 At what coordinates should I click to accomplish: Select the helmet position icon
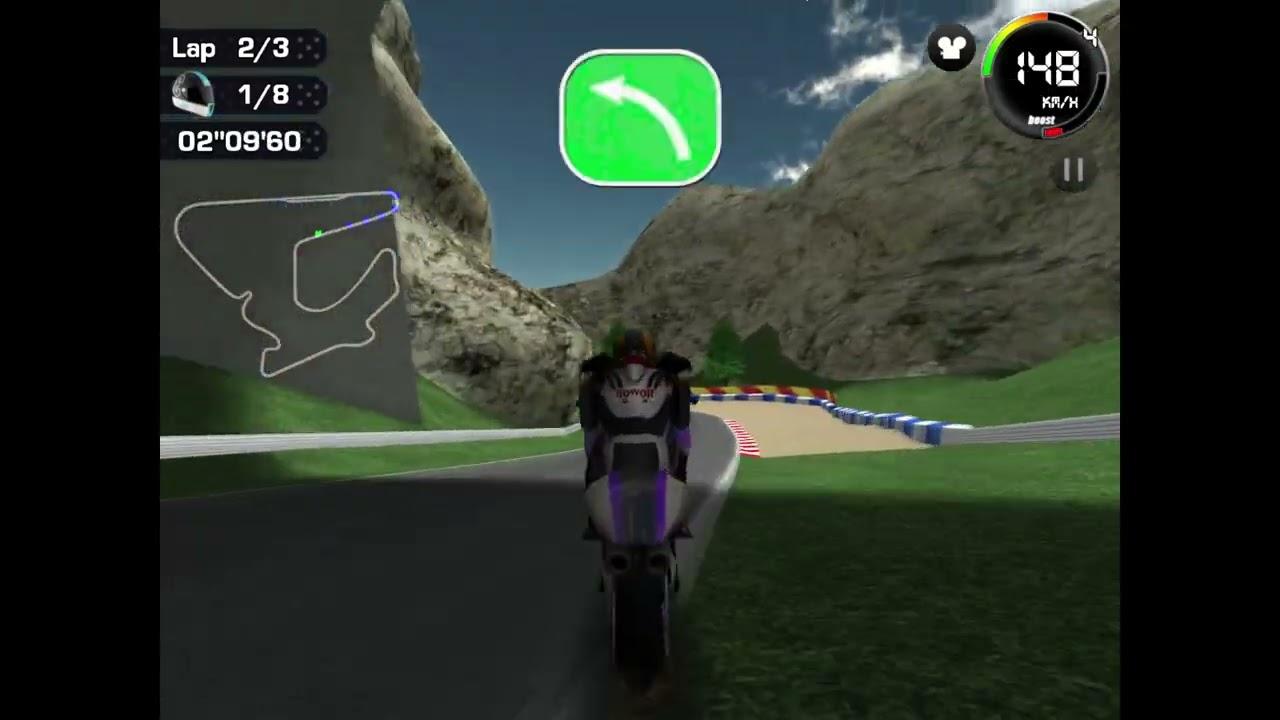pyautogui.click(x=194, y=95)
